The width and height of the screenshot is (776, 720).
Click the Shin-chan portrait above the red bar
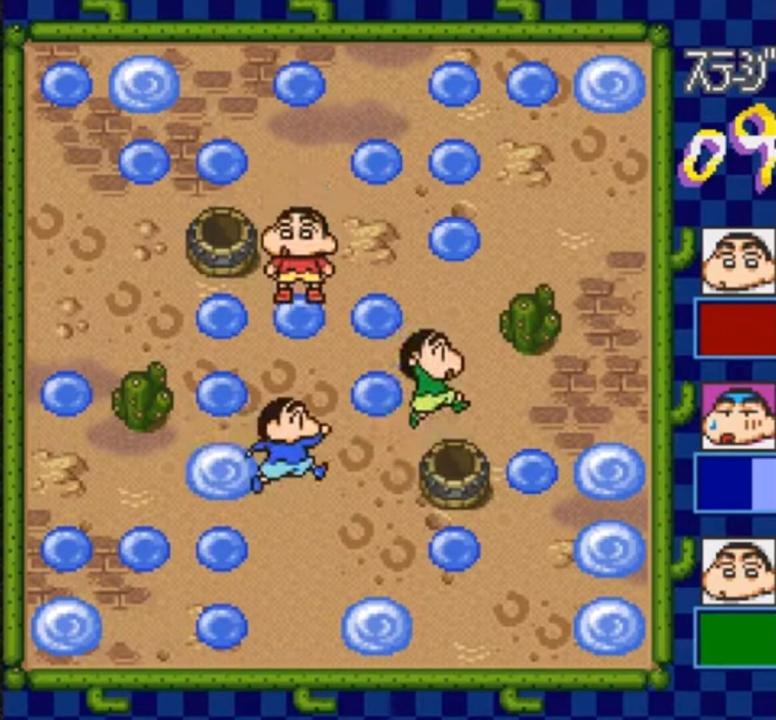[x=738, y=260]
